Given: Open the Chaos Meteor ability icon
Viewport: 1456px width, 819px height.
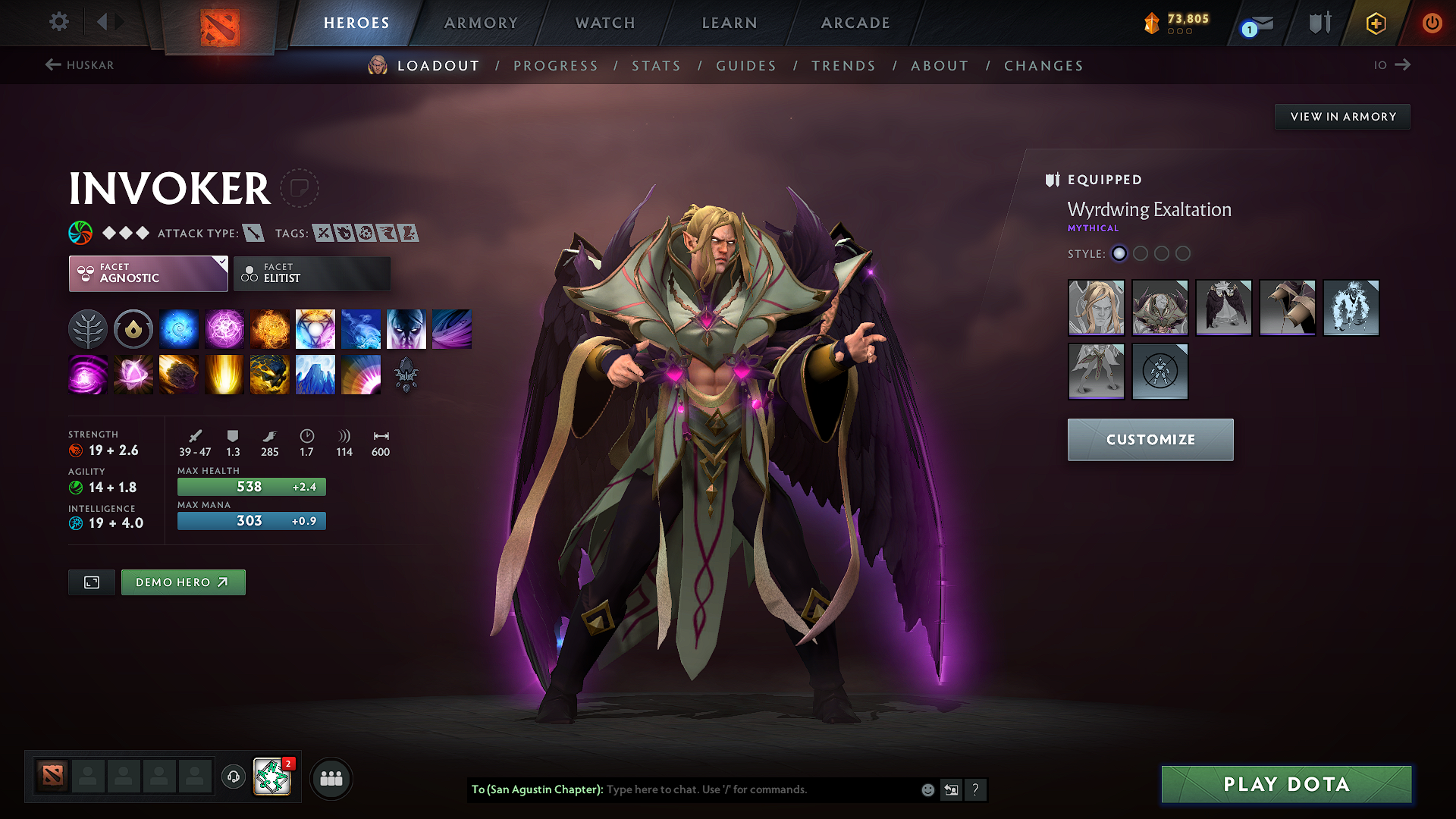Looking at the screenshot, I should click(x=178, y=374).
